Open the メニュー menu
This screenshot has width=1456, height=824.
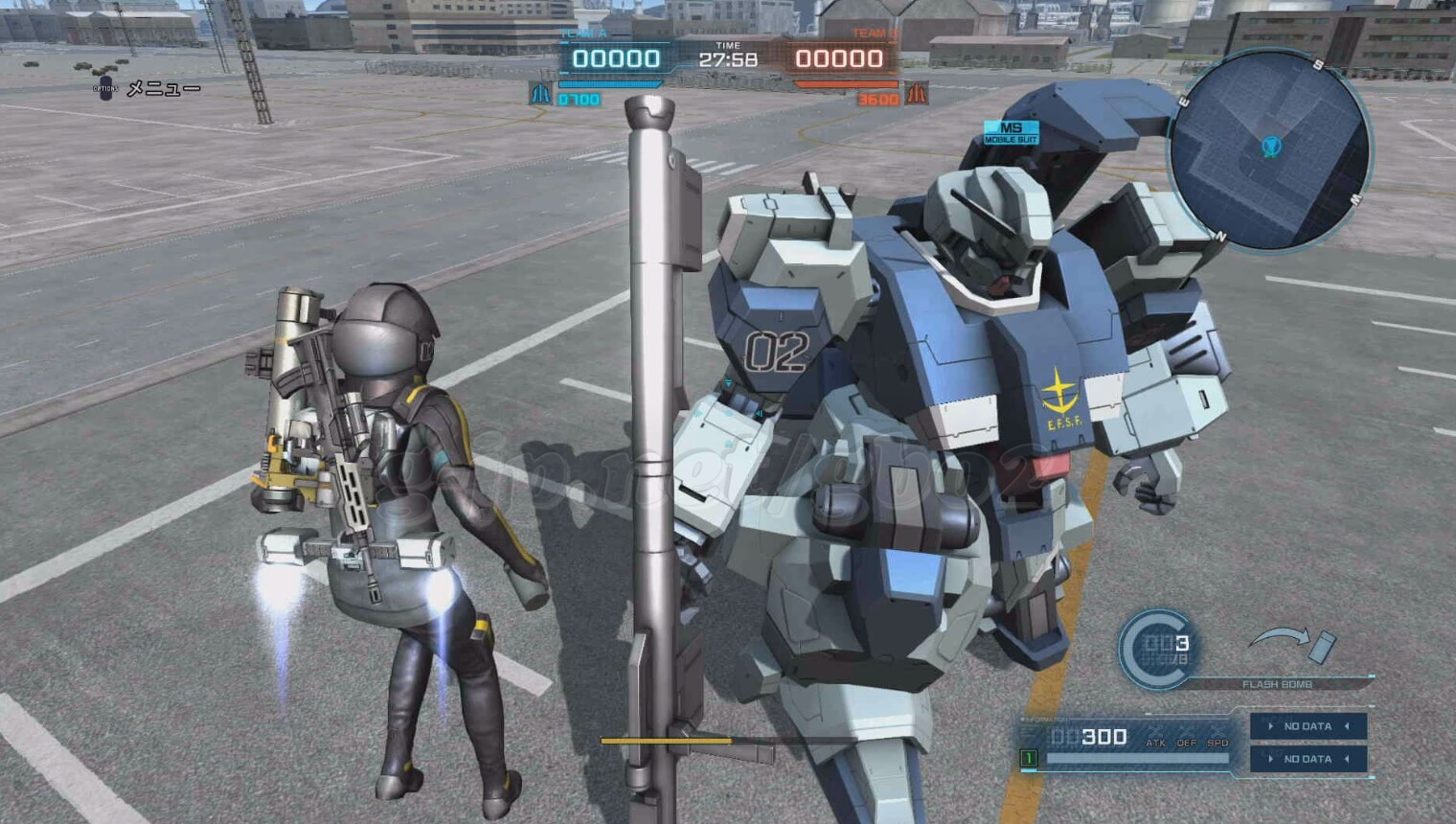[x=163, y=89]
